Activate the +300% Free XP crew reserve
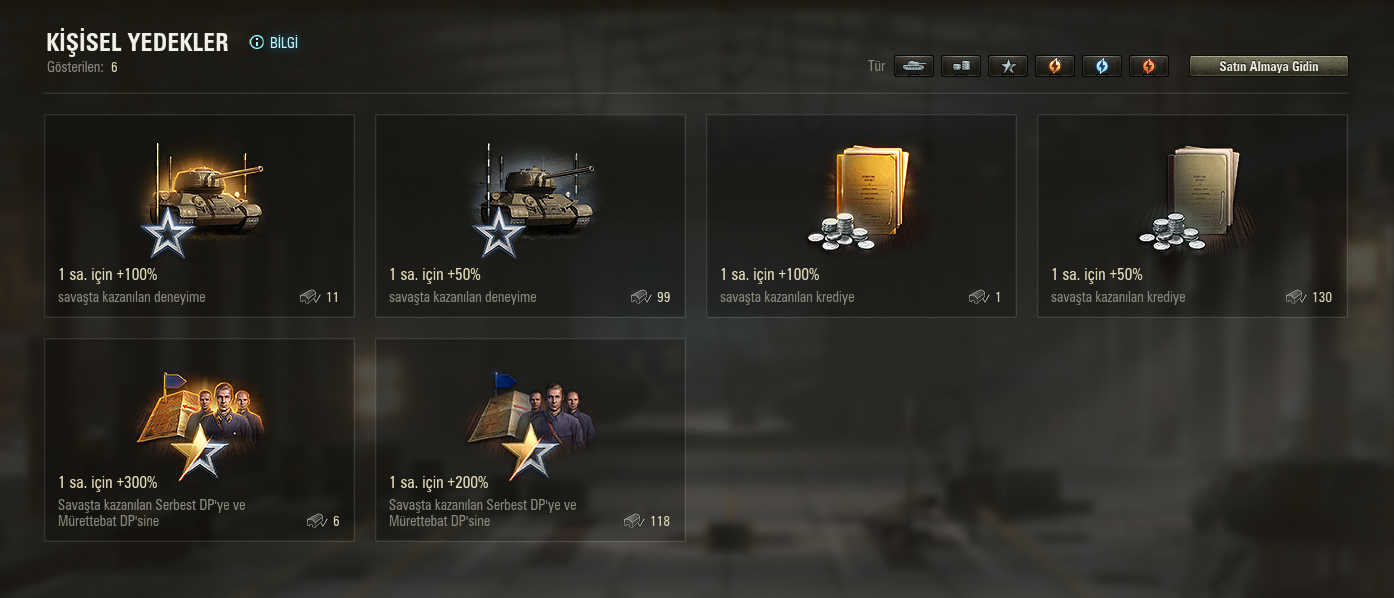 pos(200,440)
